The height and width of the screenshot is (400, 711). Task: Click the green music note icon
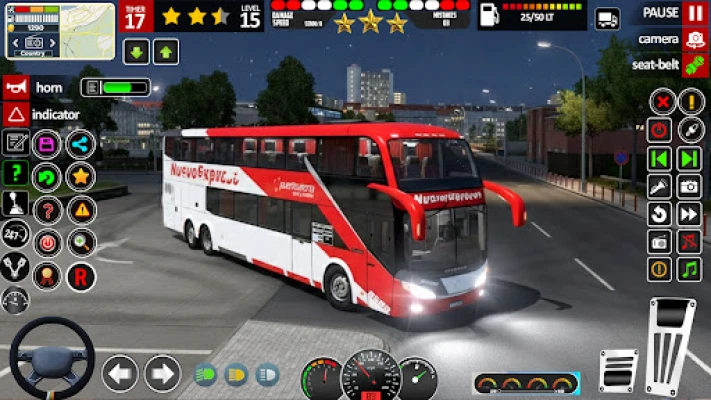coord(690,269)
